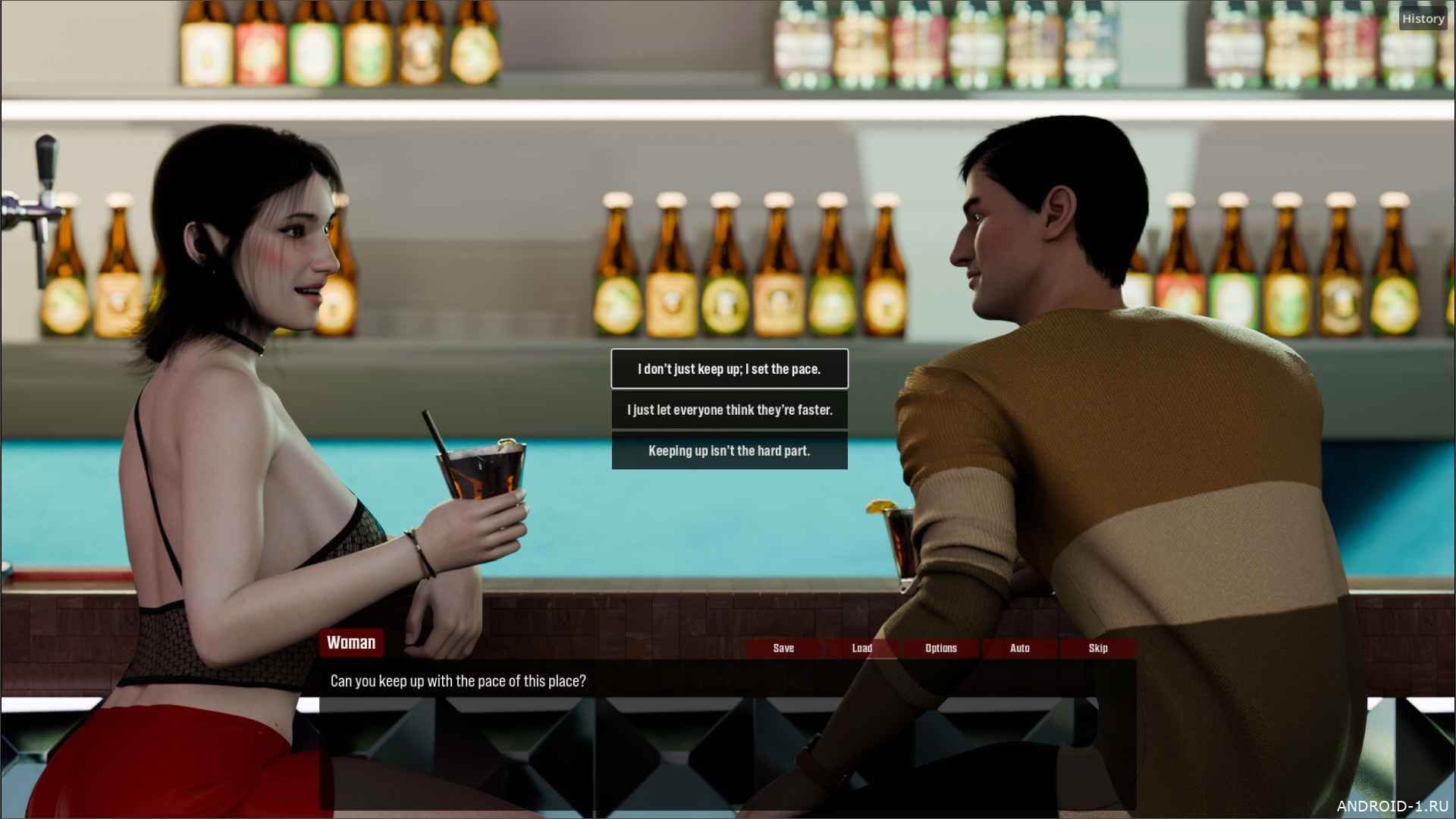1456x819 pixels.
Task: Pick "Keeping up isn't the hard part." reply
Action: tap(729, 451)
